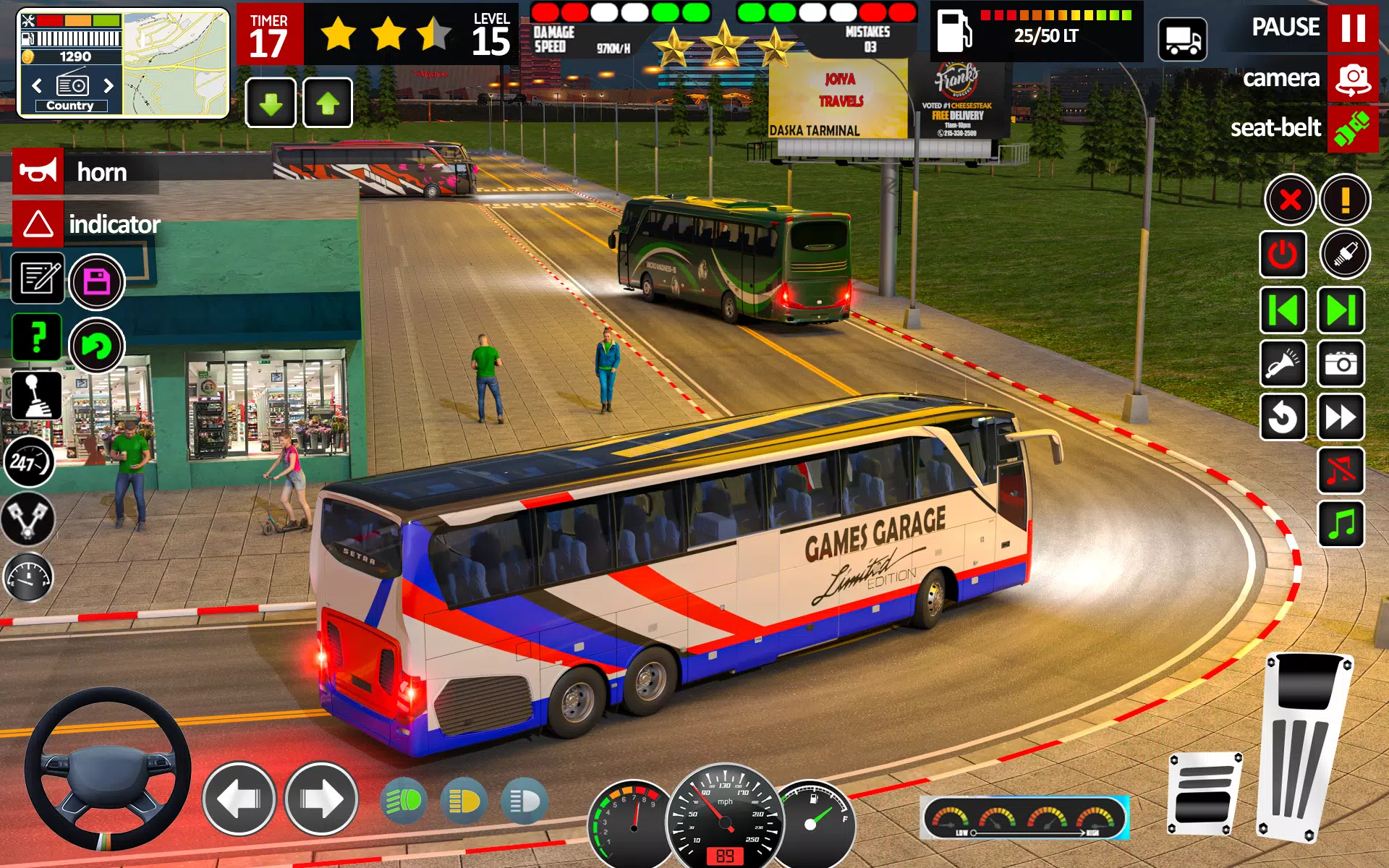Open the minimap
The width and height of the screenshot is (1389, 868).
pos(176,64)
